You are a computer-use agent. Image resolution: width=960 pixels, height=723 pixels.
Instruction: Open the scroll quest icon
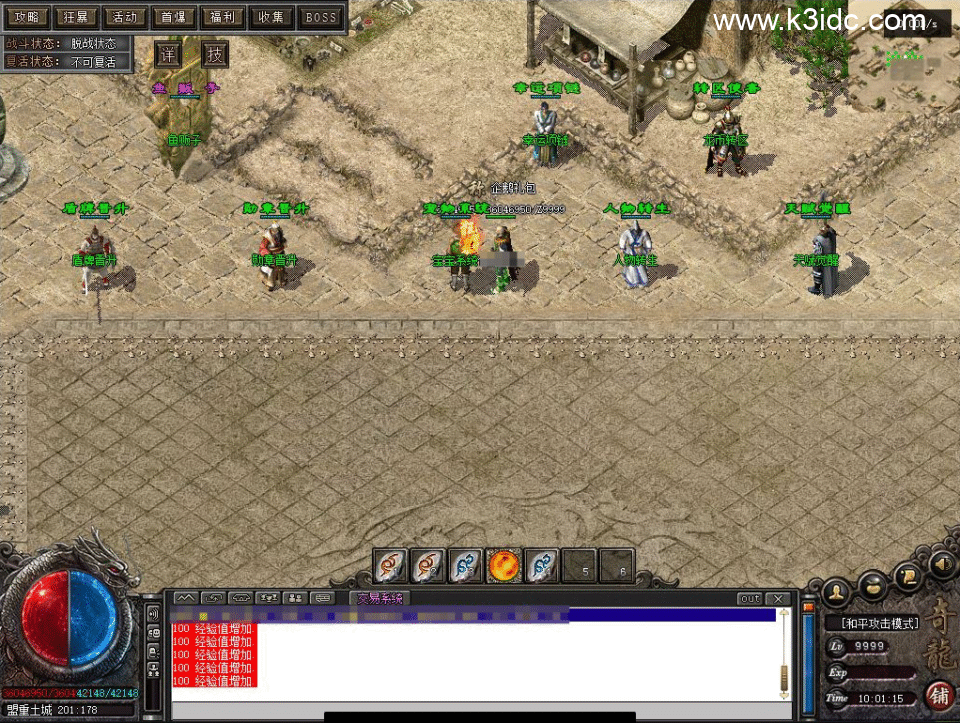pyautogui.click(x=909, y=574)
